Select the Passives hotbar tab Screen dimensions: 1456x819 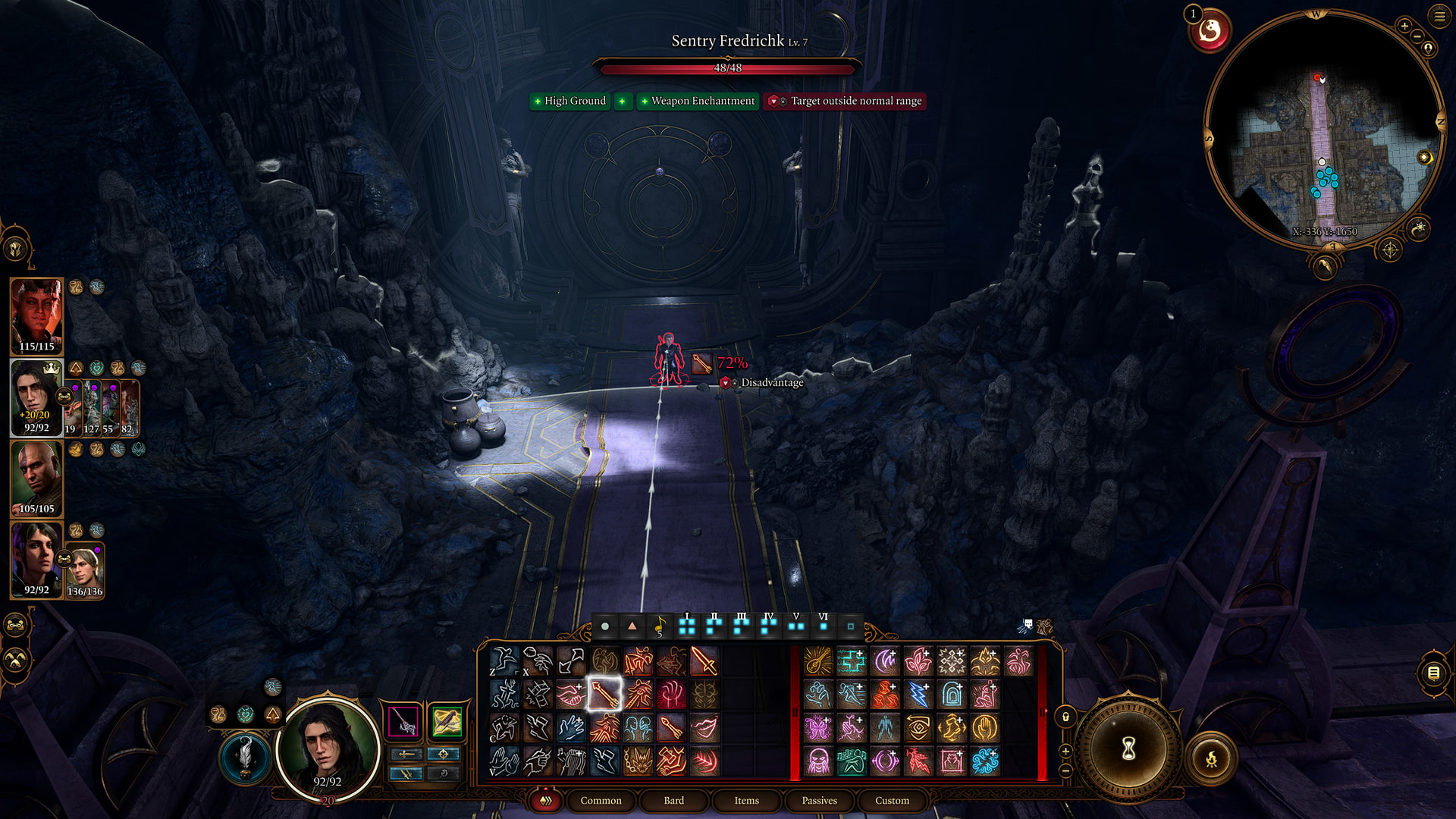coord(819,800)
